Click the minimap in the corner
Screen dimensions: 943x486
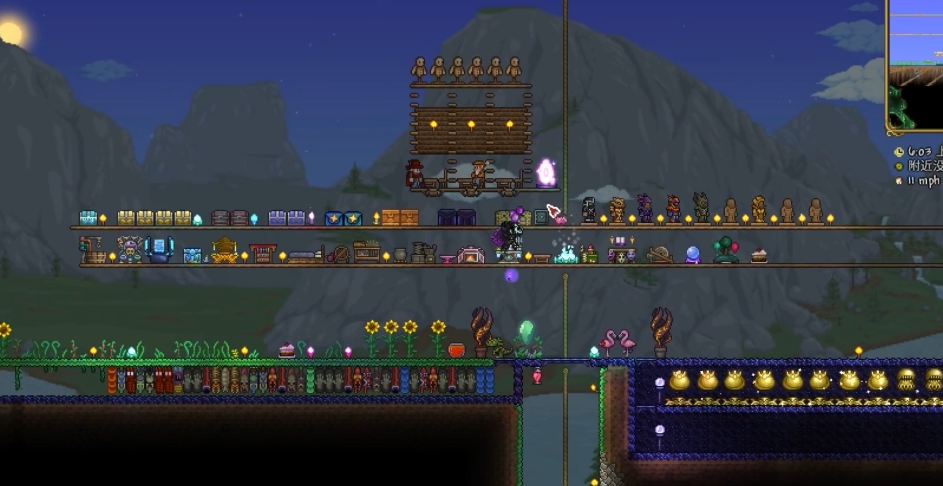[916, 65]
